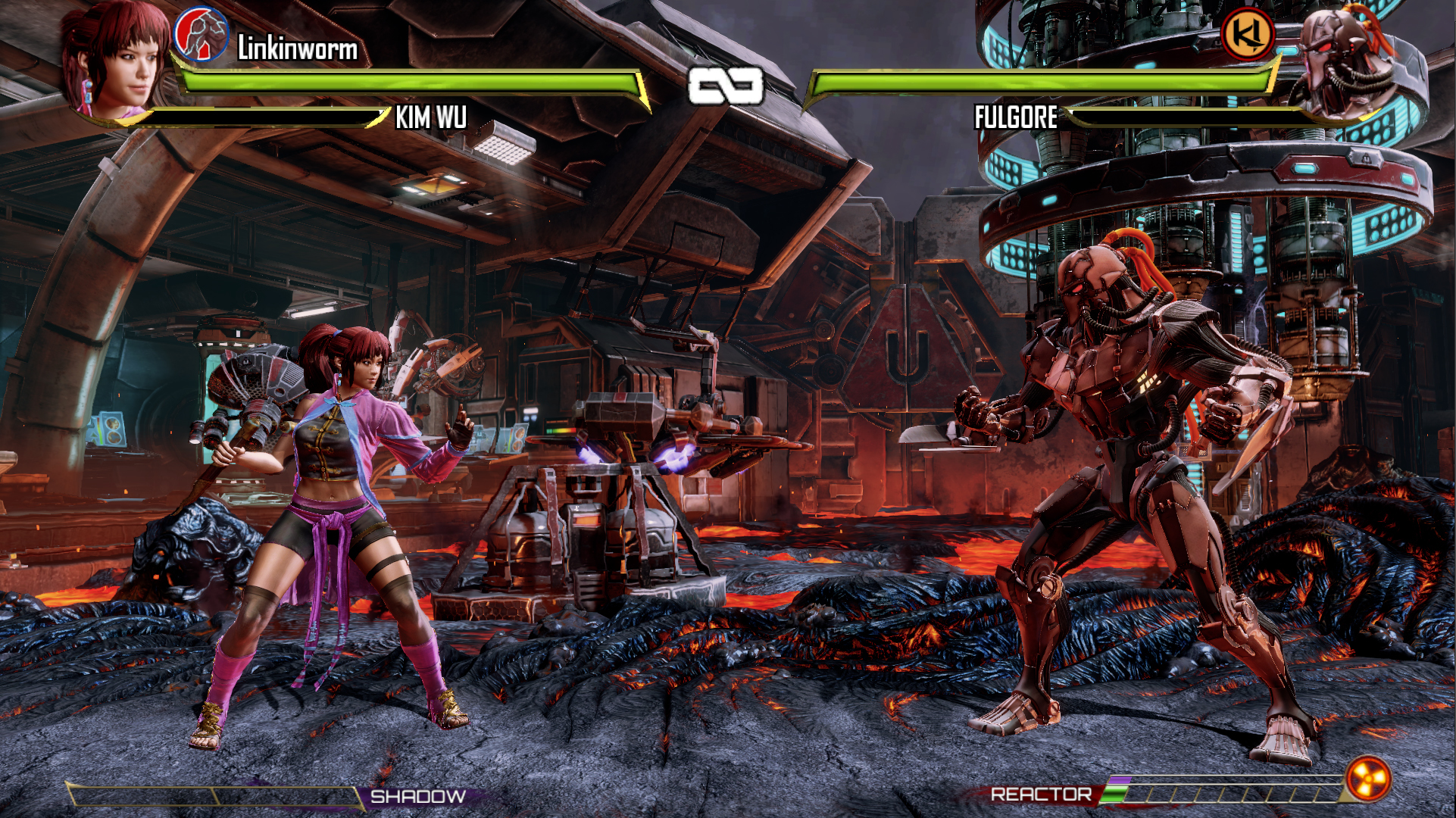Click the orange KI logo emblem
This screenshot has height=818, width=1456.
pyautogui.click(x=1247, y=33)
